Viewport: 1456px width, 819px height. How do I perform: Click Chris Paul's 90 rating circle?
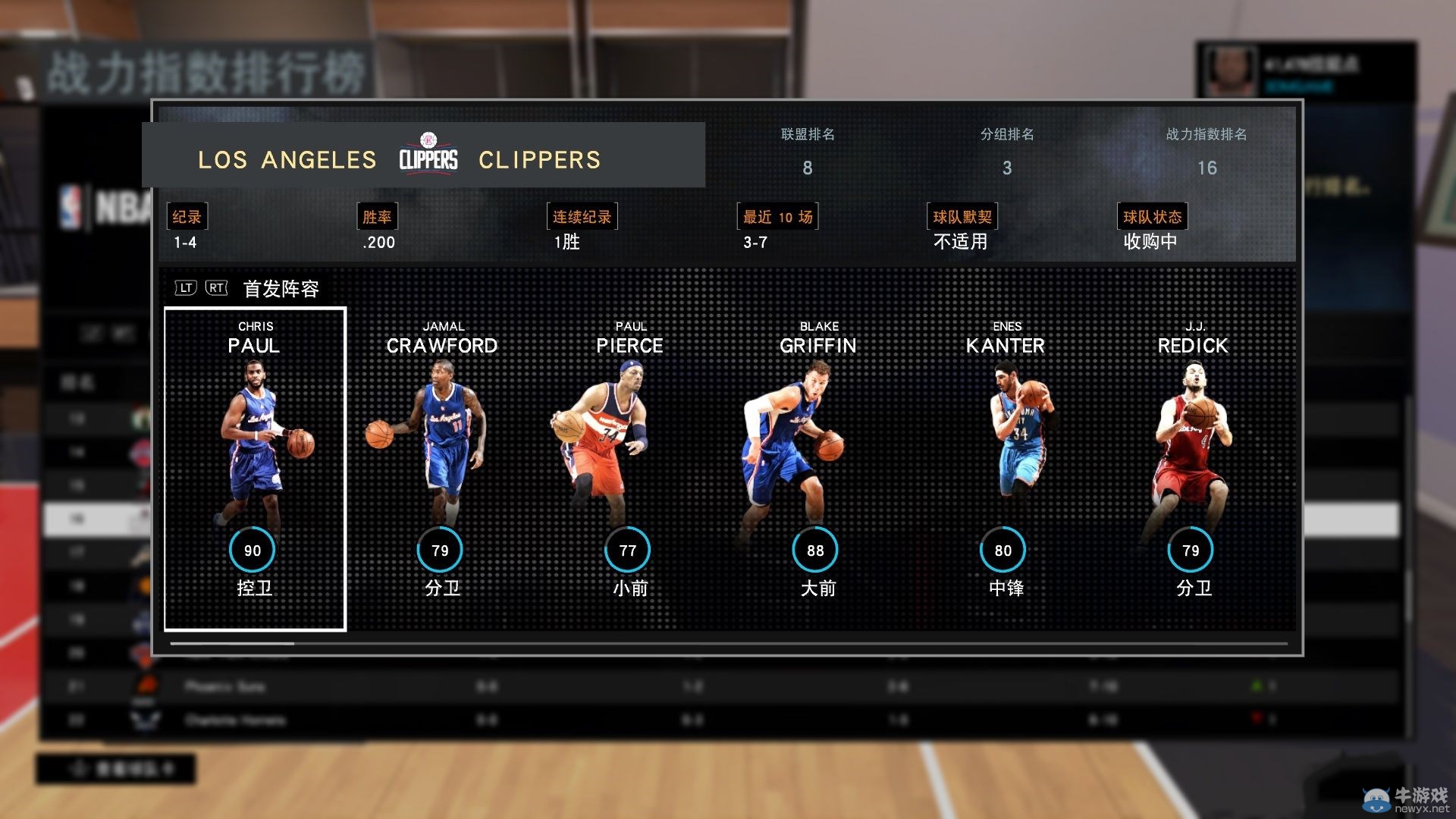(x=252, y=550)
